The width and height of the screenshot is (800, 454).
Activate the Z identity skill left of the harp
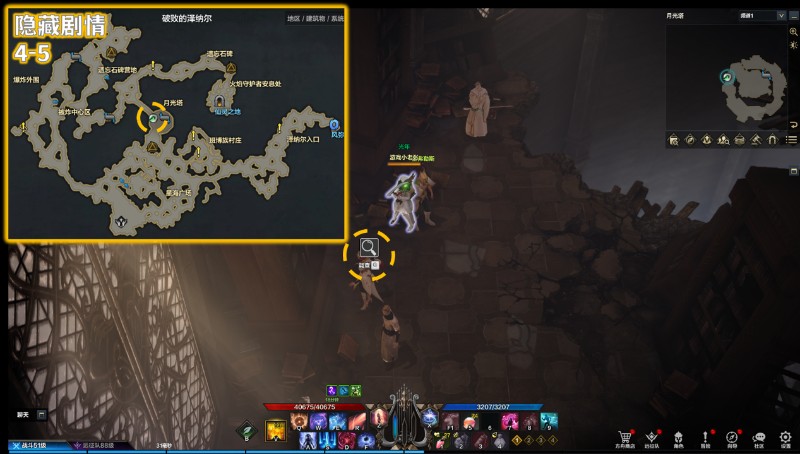(381, 417)
